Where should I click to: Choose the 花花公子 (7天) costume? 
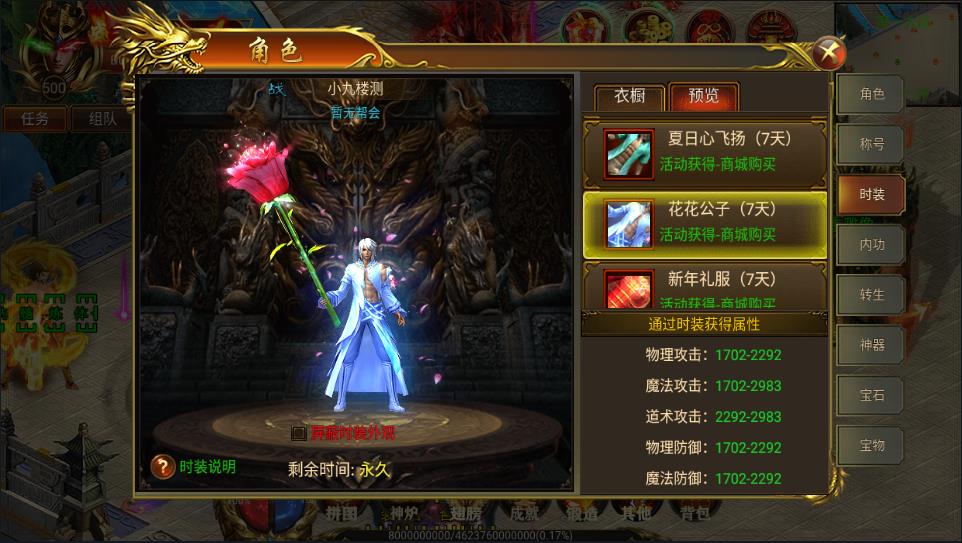(x=704, y=222)
